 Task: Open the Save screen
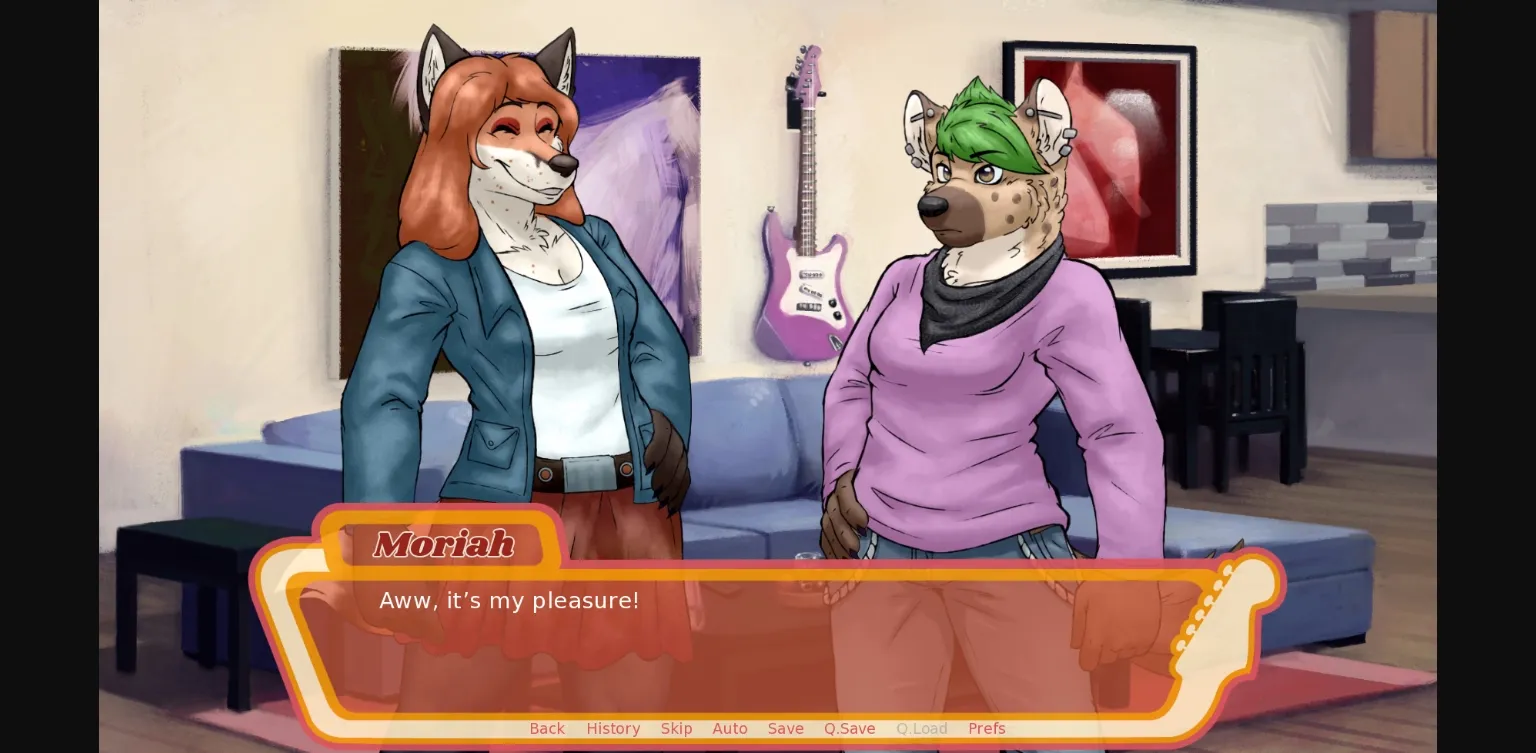[785, 729]
